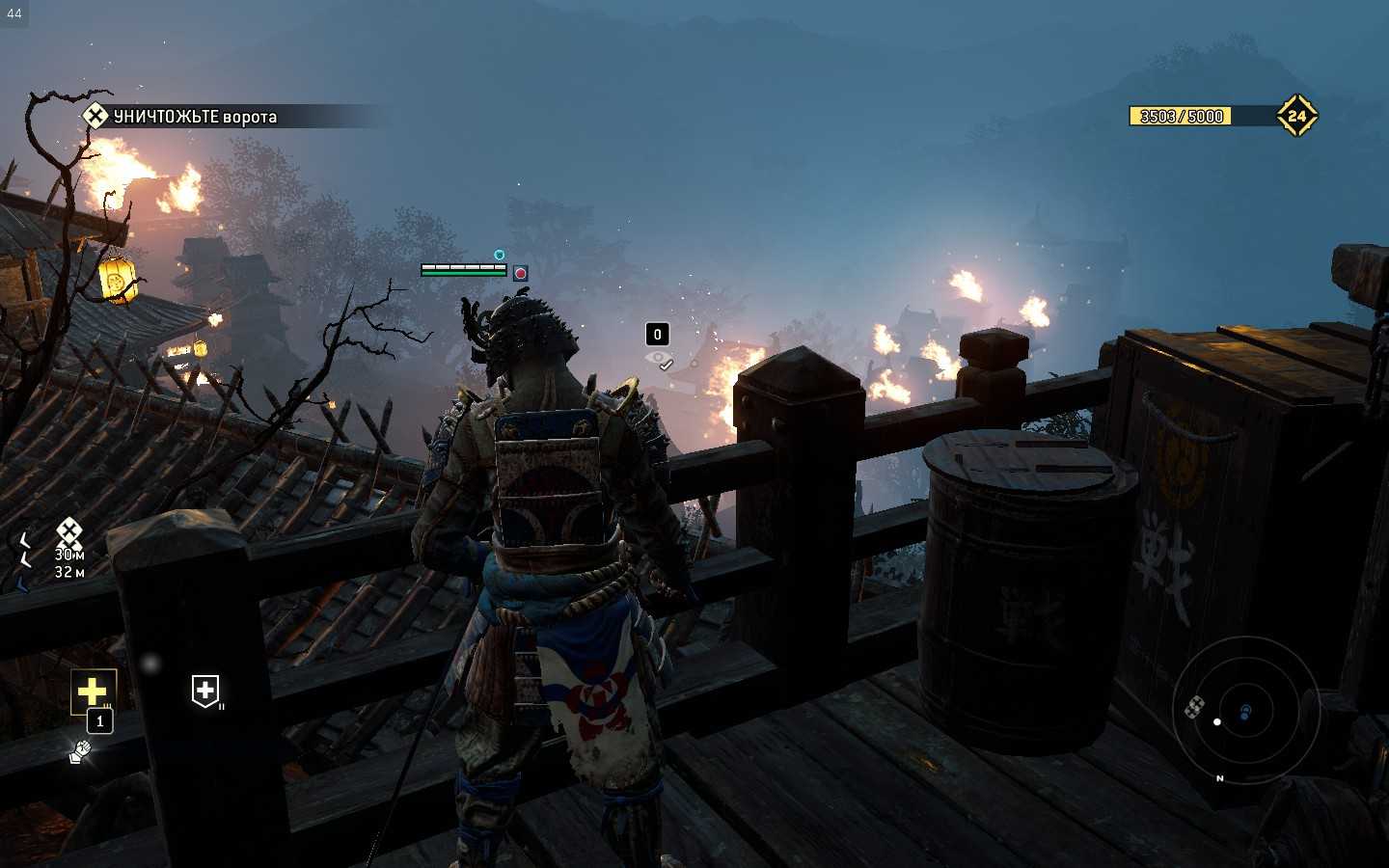1389x868 pixels.
Task: Select the level 24 diamond badge
Action: 1296,116
